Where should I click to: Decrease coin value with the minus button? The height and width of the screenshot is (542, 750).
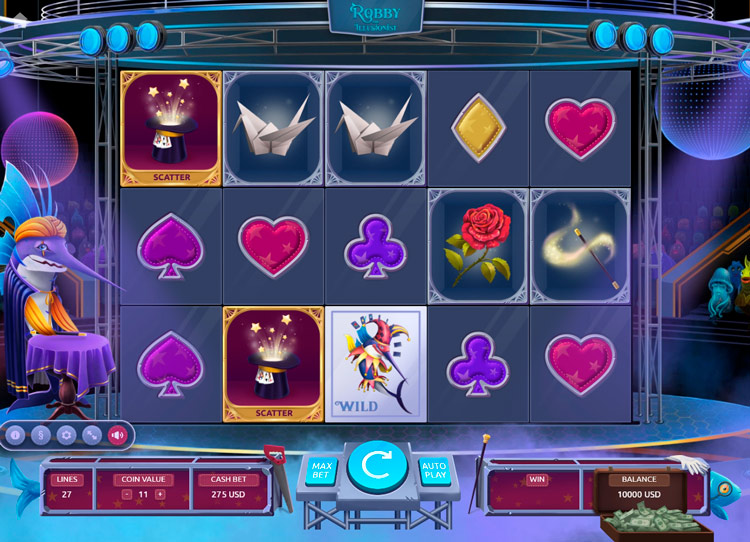tap(126, 495)
